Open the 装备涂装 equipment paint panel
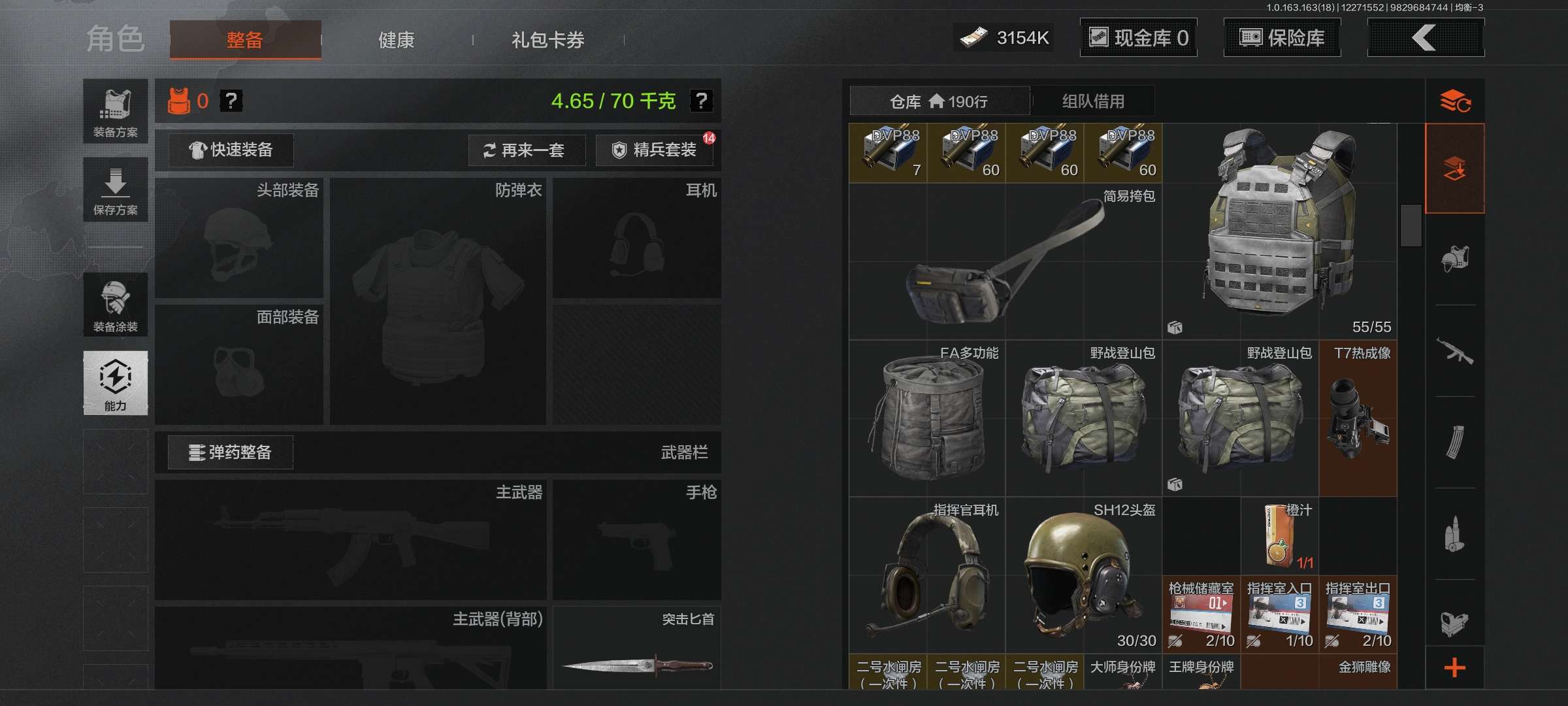Screen dimensions: 1568x706 click(115, 304)
